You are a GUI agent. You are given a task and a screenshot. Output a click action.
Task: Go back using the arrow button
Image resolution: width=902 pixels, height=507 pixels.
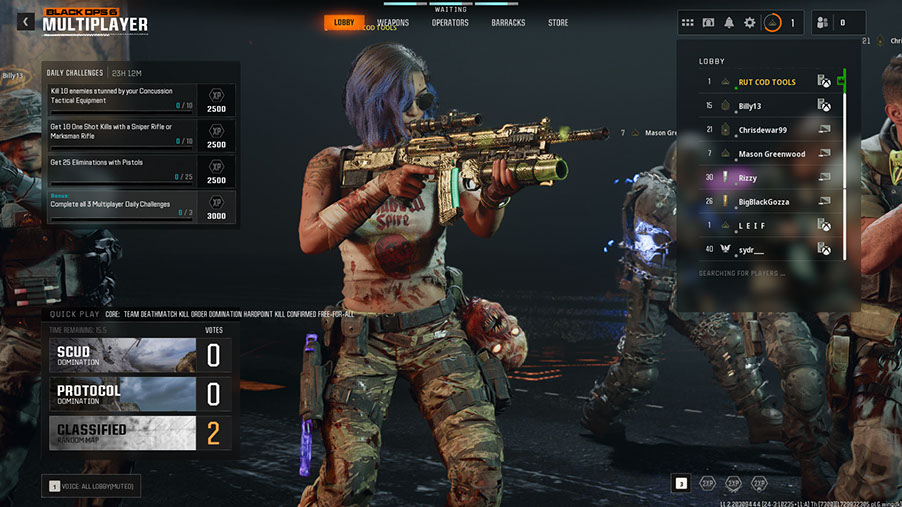pyautogui.click(x=26, y=22)
